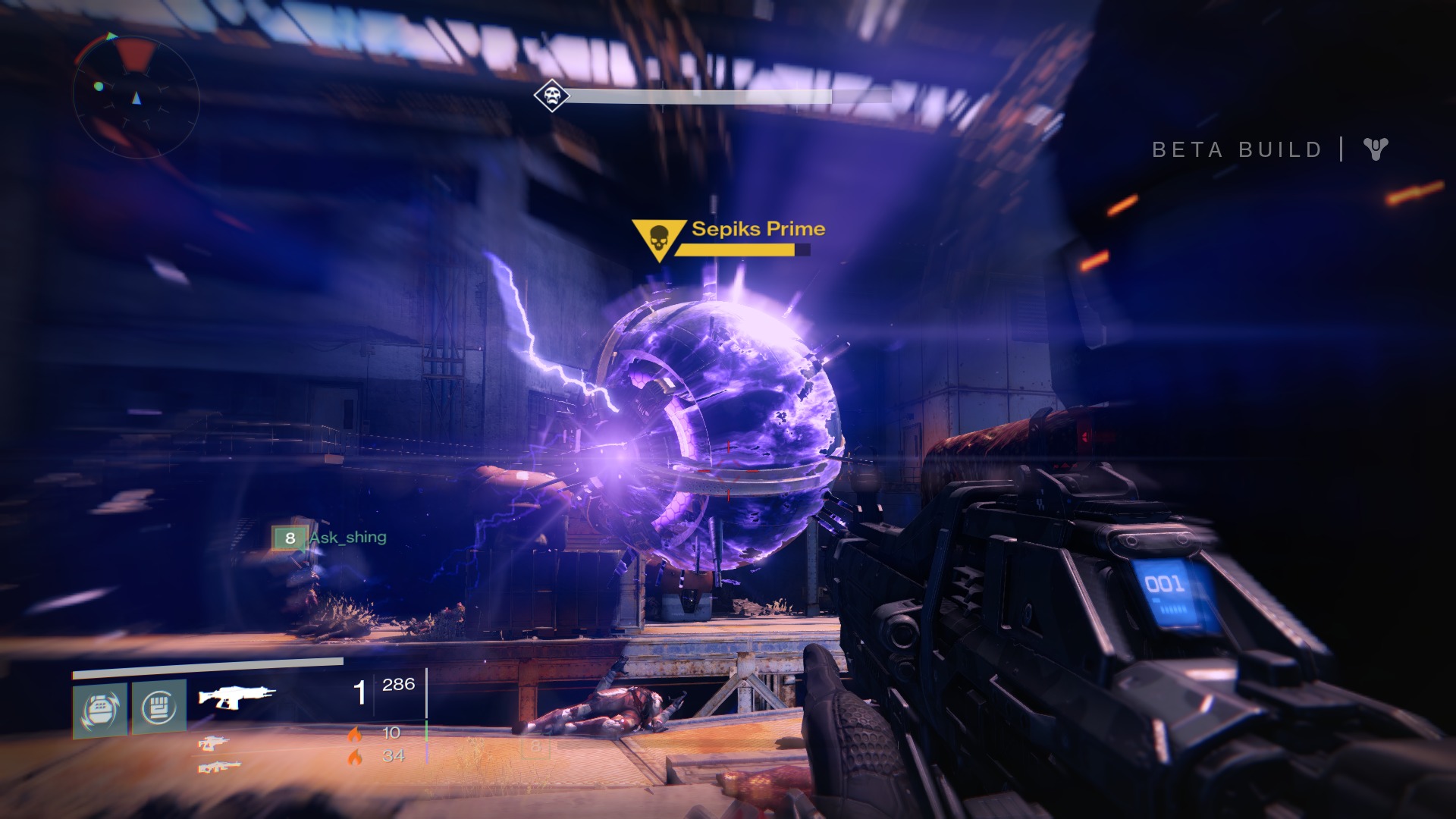Viewport: 1456px width, 819px height.
Task: Activate the grenade ability icon
Action: click(x=100, y=708)
